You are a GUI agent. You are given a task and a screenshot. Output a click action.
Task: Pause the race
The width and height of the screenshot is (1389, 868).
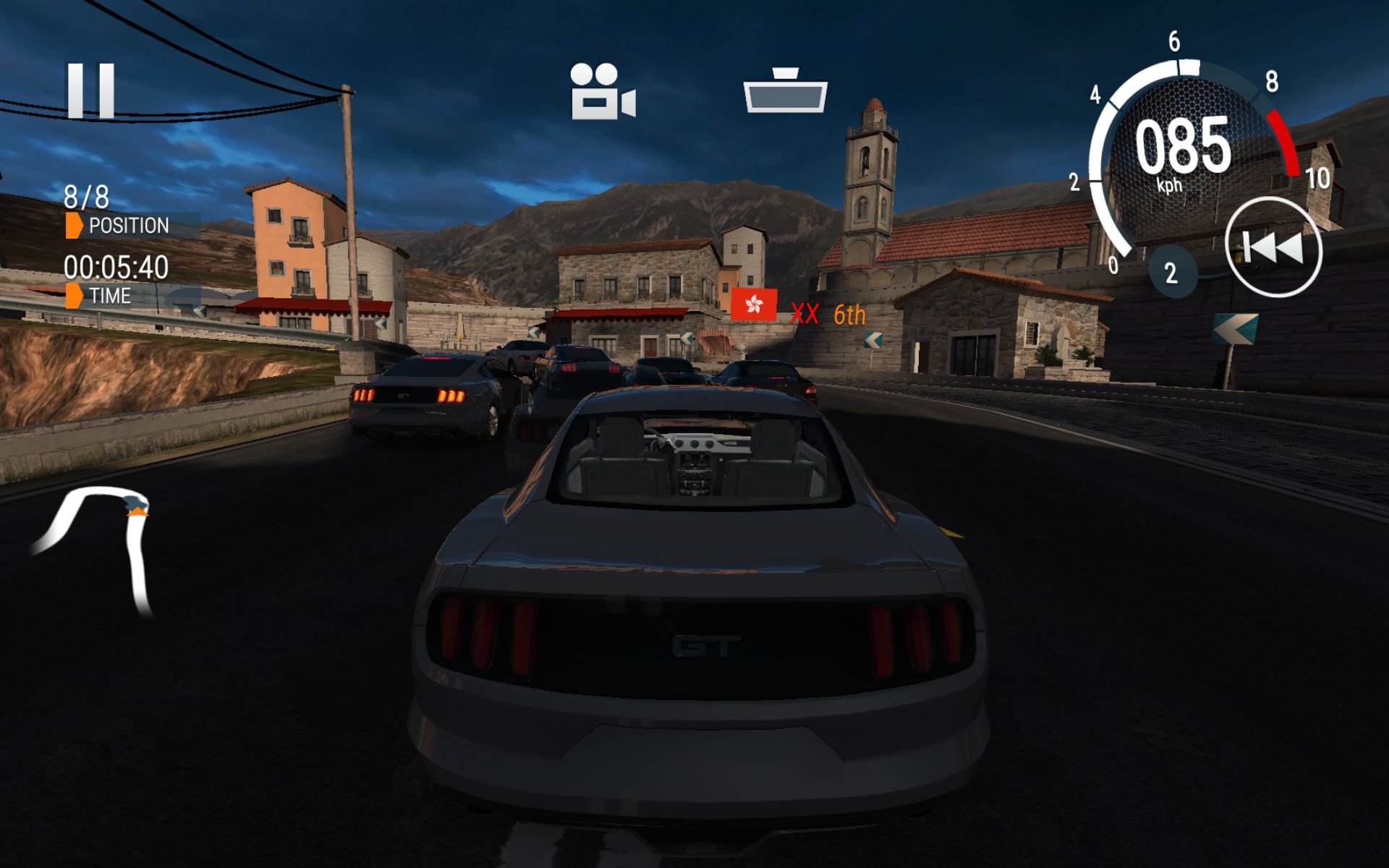pos(91,90)
